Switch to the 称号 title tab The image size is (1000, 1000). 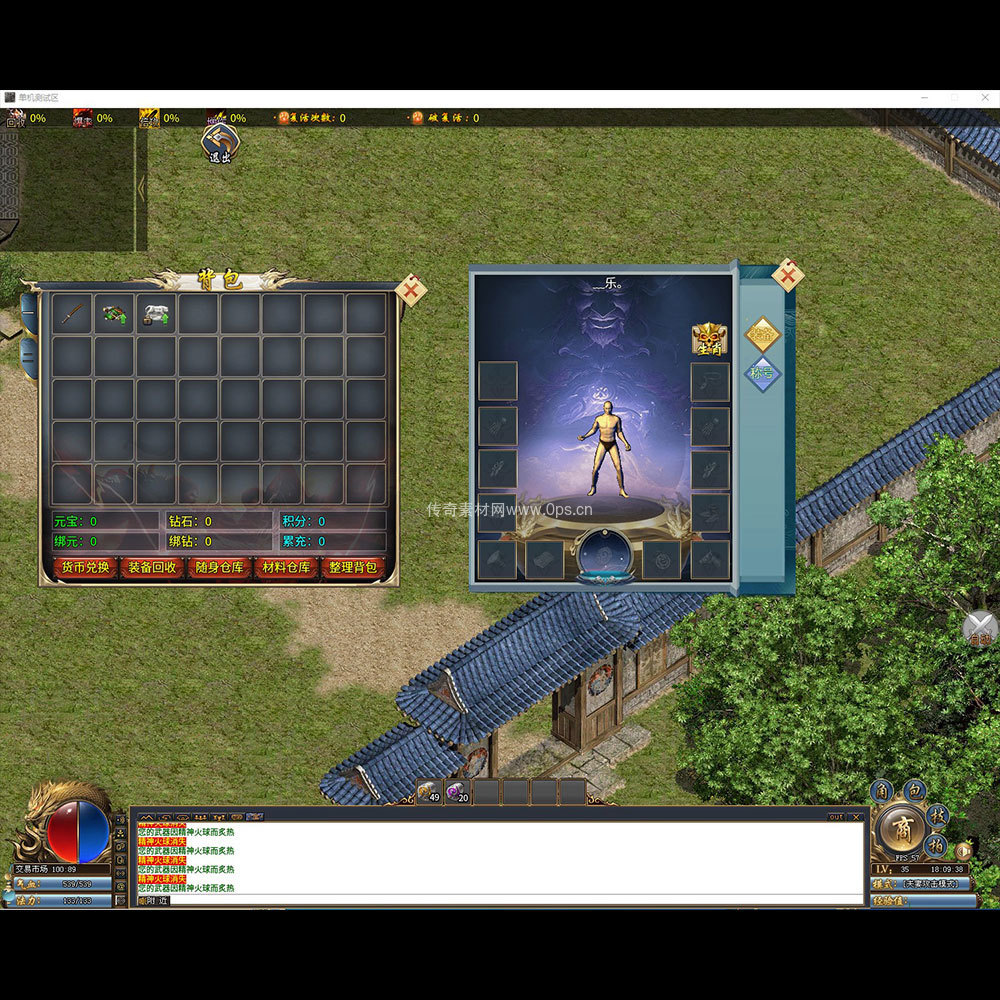(x=762, y=374)
